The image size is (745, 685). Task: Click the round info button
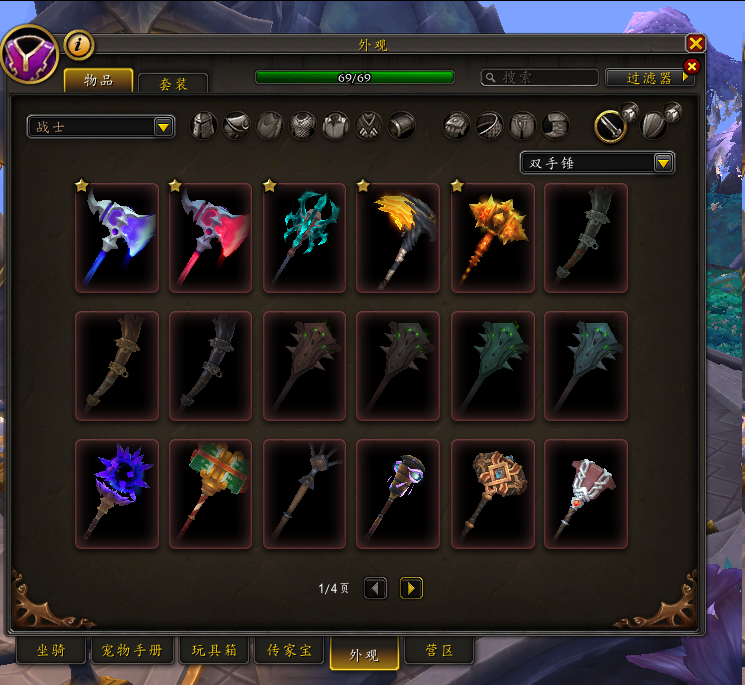(79, 44)
